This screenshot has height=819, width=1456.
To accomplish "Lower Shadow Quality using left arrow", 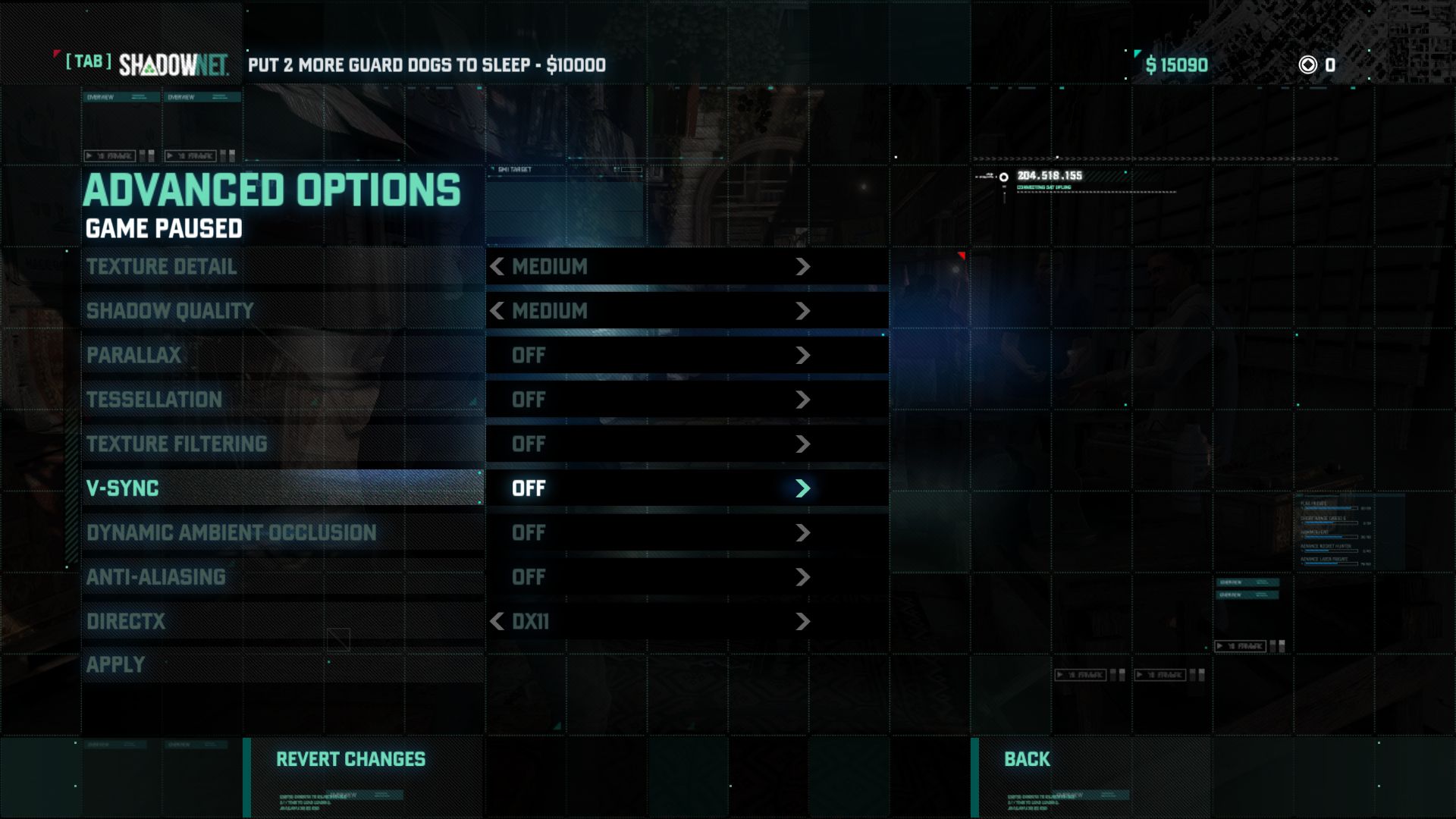I will pos(497,311).
